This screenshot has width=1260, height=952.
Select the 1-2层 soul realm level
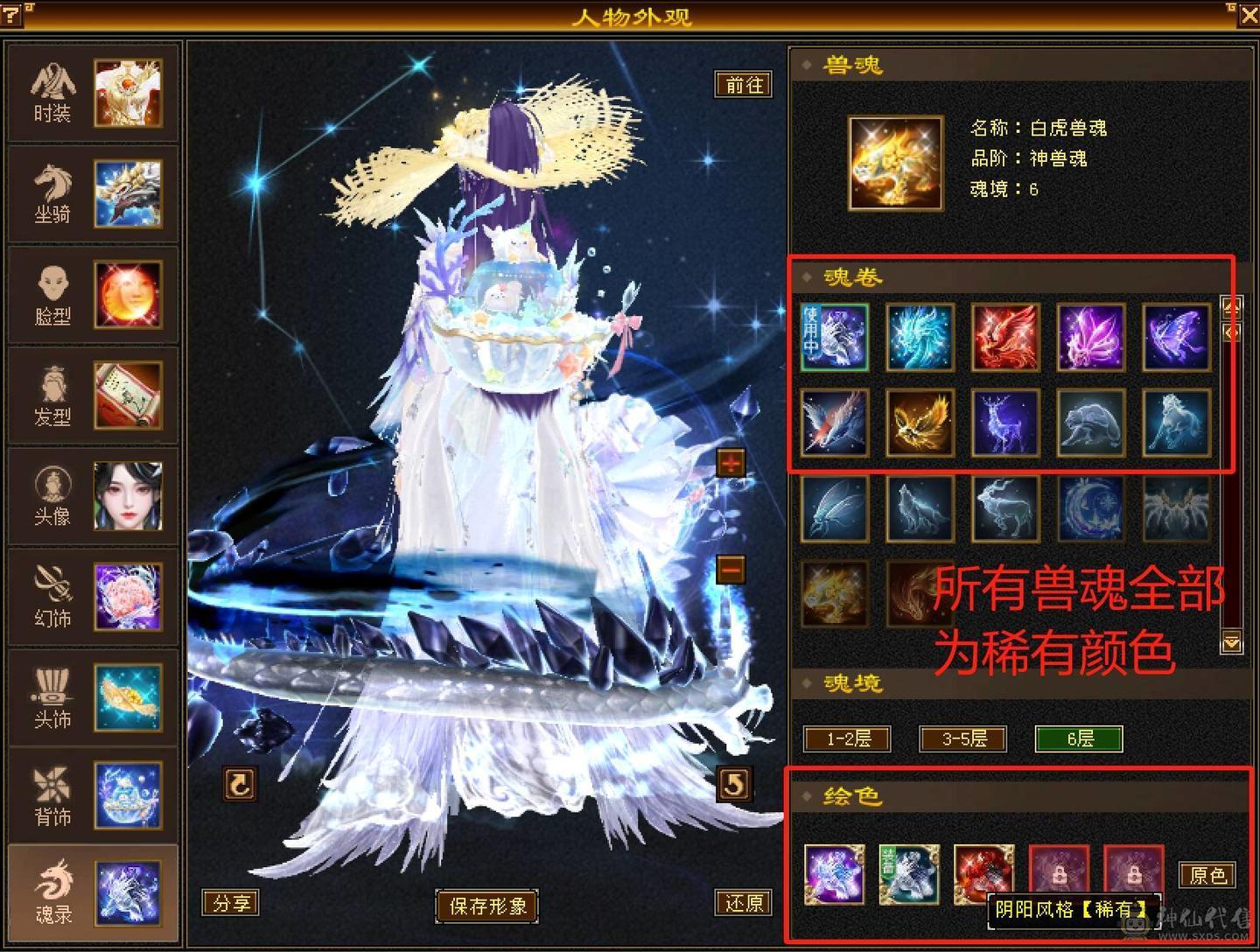pos(845,738)
